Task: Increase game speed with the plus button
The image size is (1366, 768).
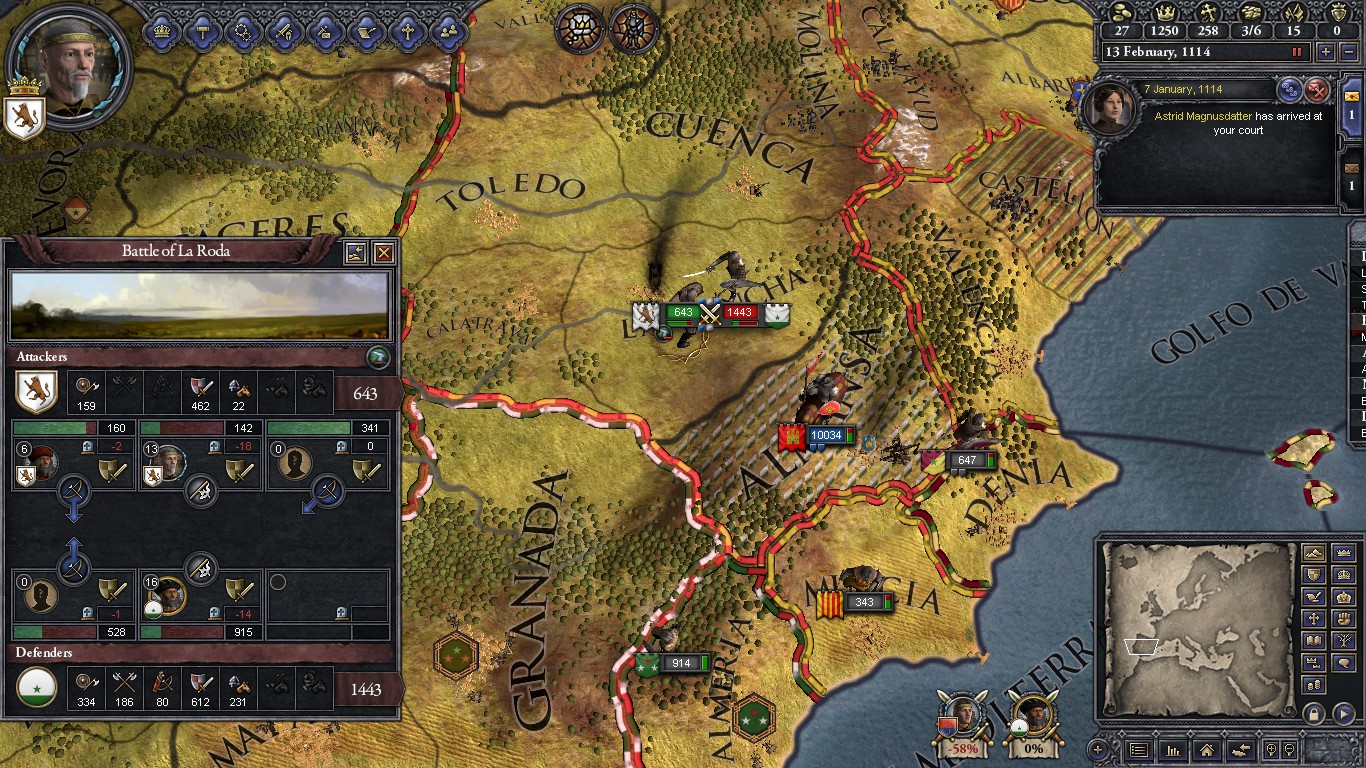Action: 1326,52
